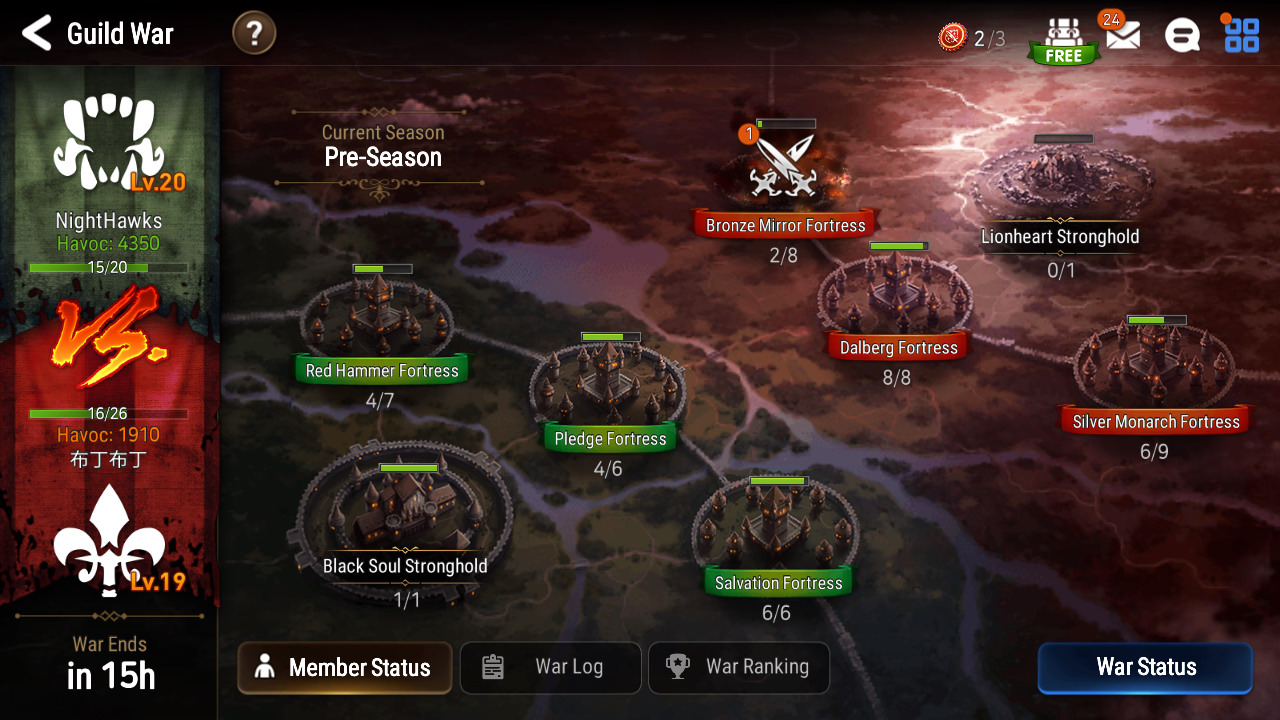Open War Status
The image size is (1280, 720).
[1145, 668]
